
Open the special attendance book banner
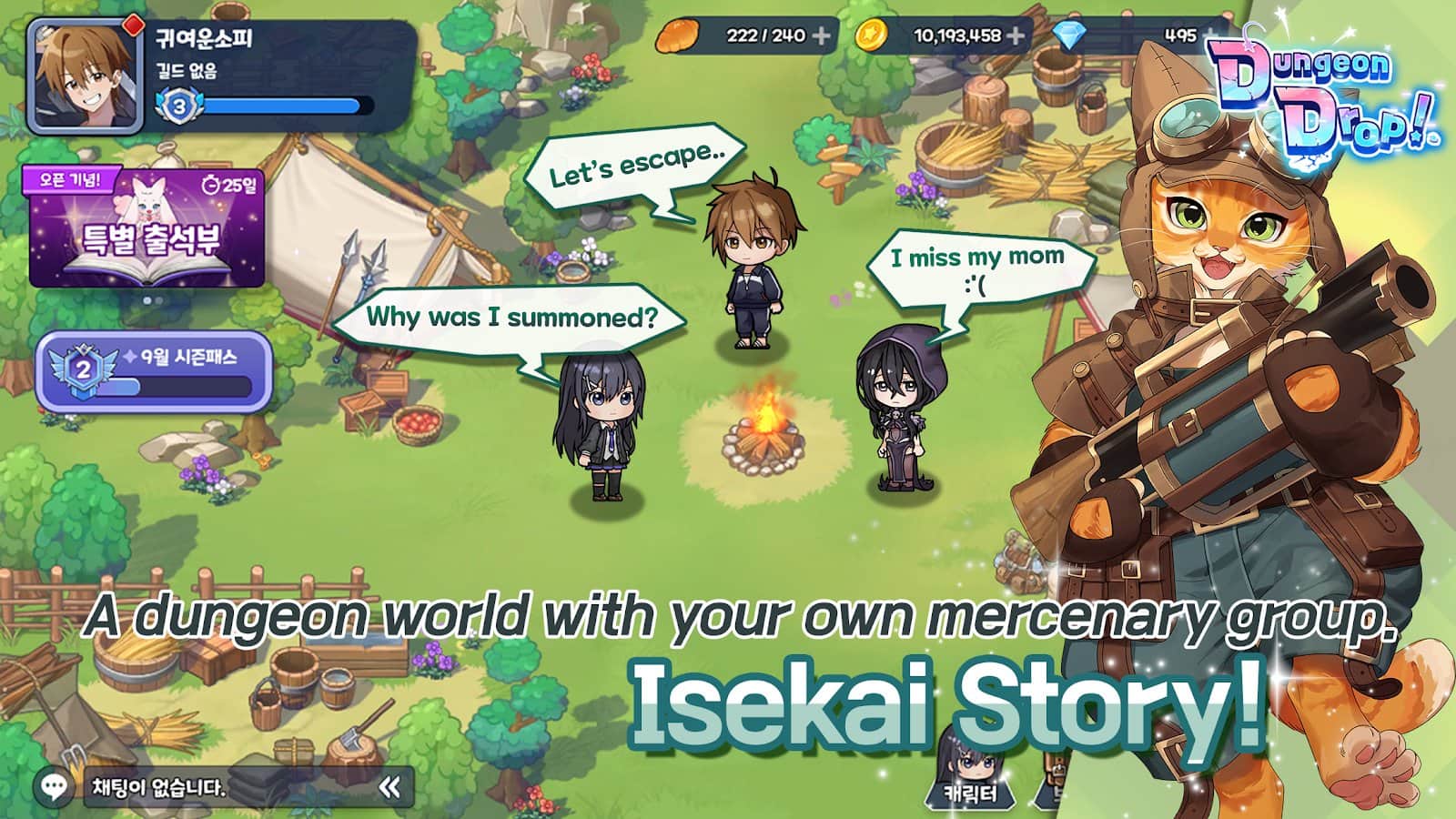(147, 229)
